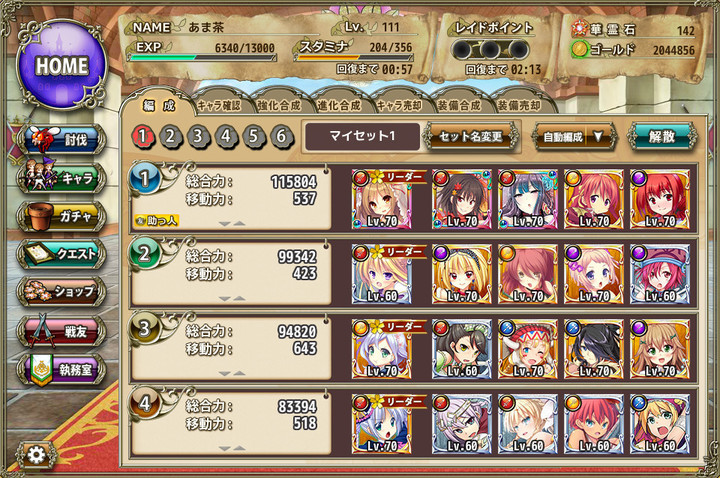Screen dimensions: 720x478
Task: Switch to the キャラ確認 tab
Action: point(217,105)
